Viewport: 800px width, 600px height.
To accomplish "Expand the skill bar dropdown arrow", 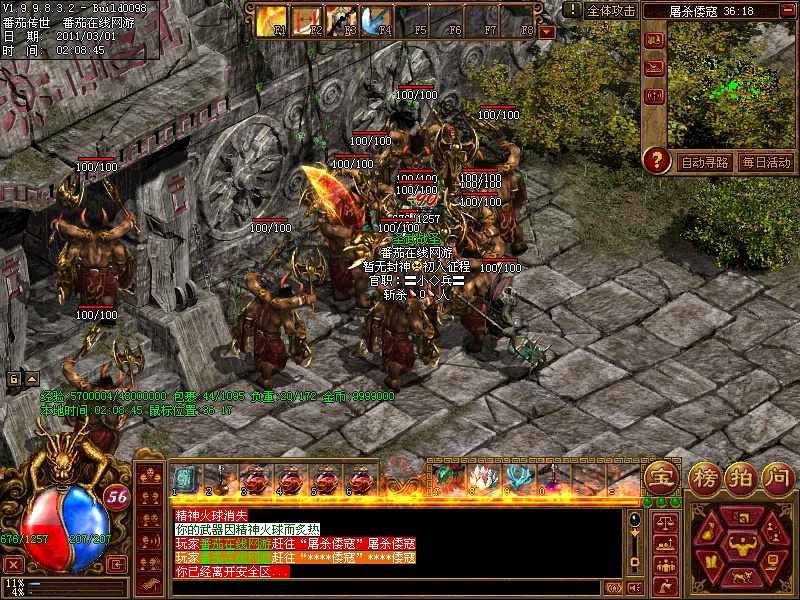I will pos(546,31).
